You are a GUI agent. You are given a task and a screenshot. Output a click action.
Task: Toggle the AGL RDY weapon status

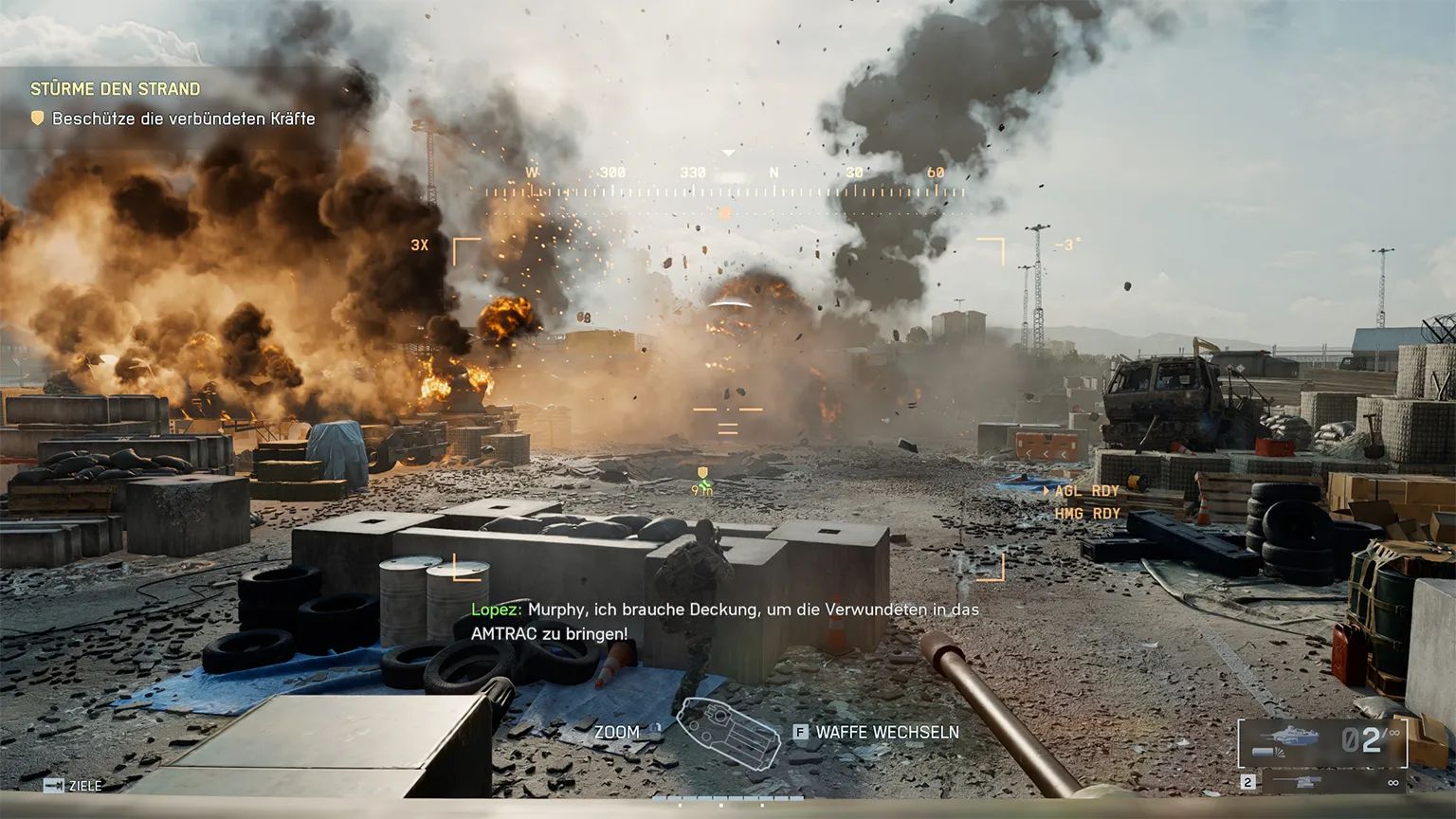(x=1085, y=490)
